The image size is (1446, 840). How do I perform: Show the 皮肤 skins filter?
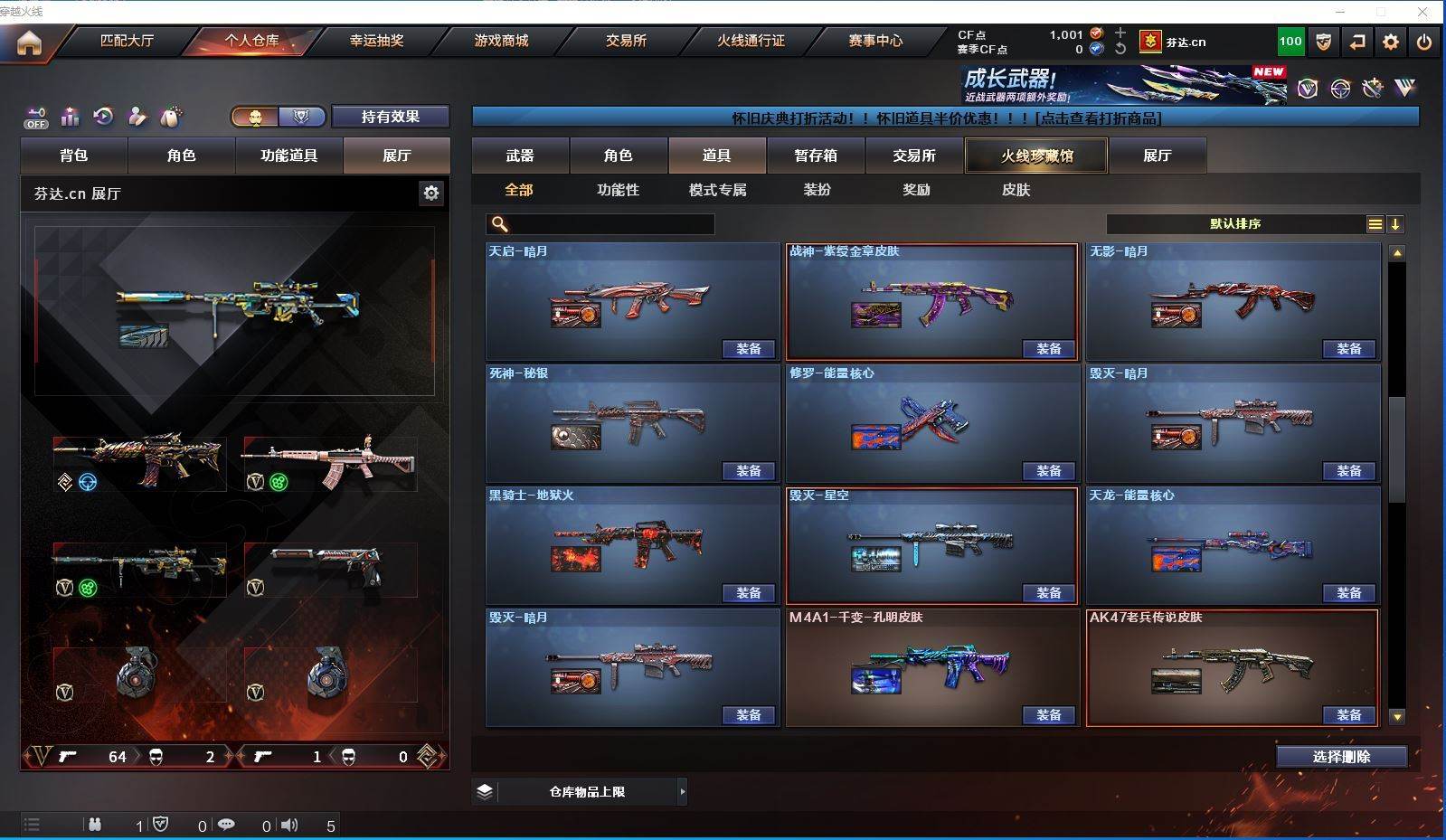point(1016,190)
